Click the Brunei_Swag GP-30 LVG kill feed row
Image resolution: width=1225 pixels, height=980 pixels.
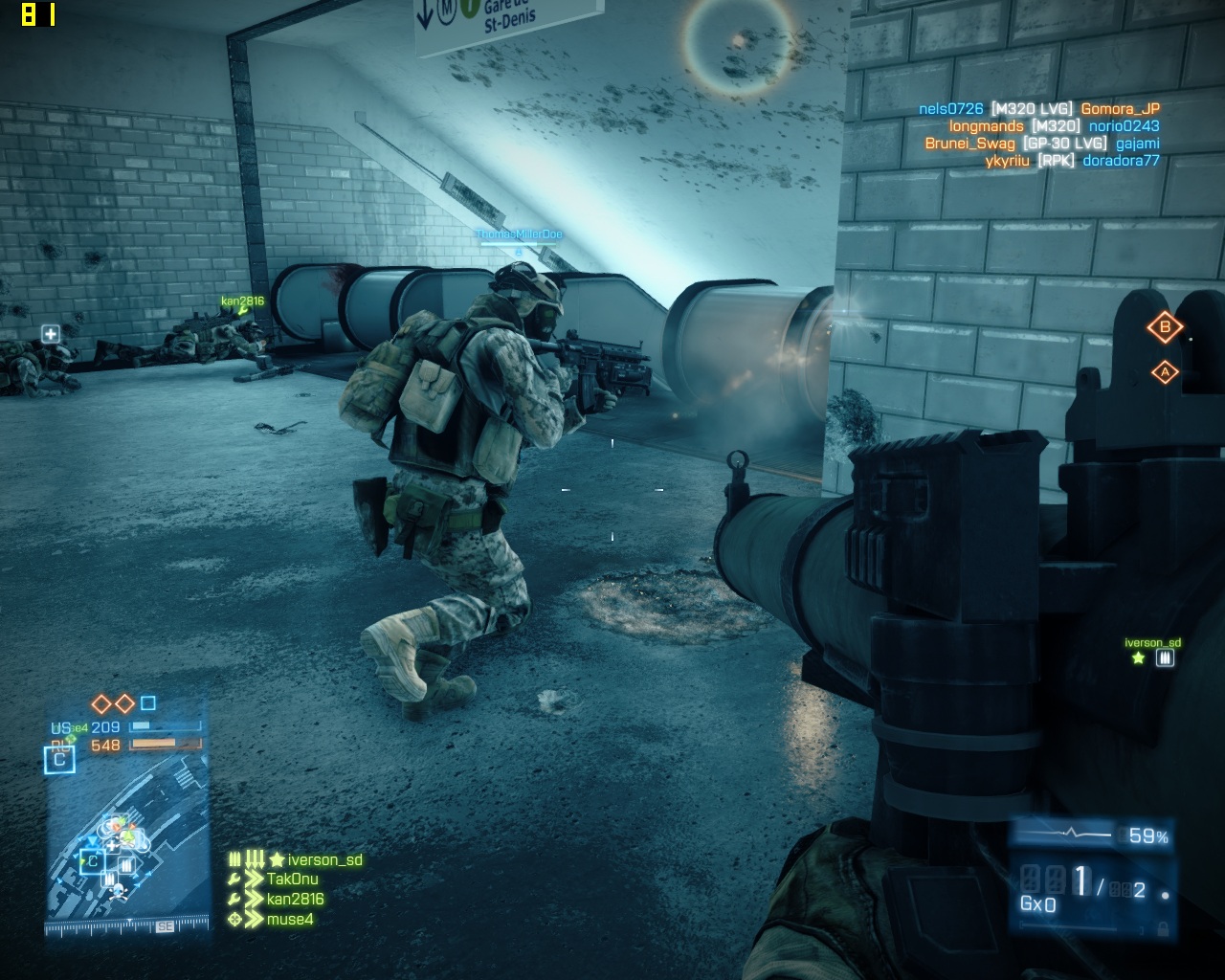(x=1041, y=144)
